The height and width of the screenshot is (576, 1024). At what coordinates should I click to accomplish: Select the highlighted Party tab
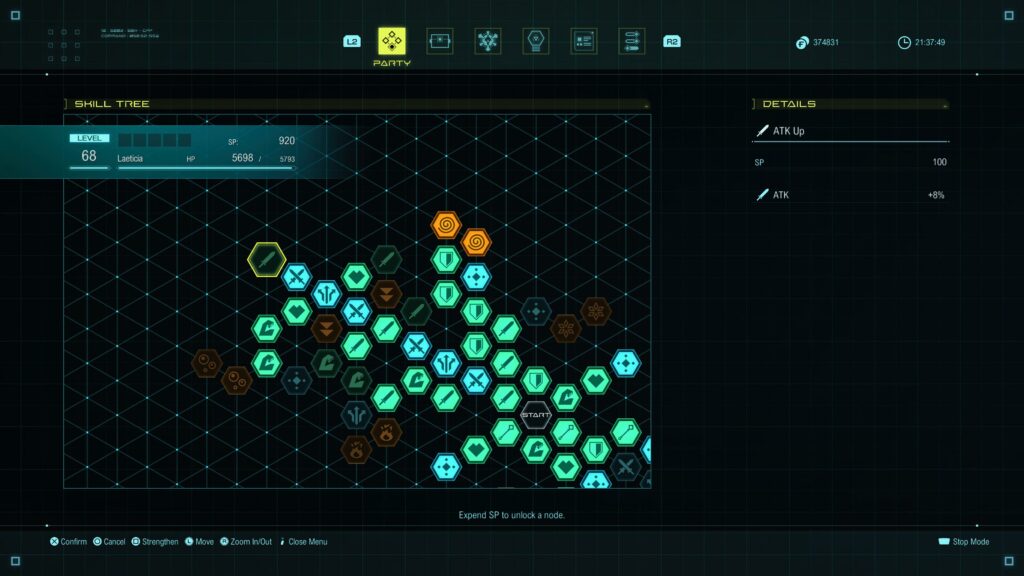392,41
